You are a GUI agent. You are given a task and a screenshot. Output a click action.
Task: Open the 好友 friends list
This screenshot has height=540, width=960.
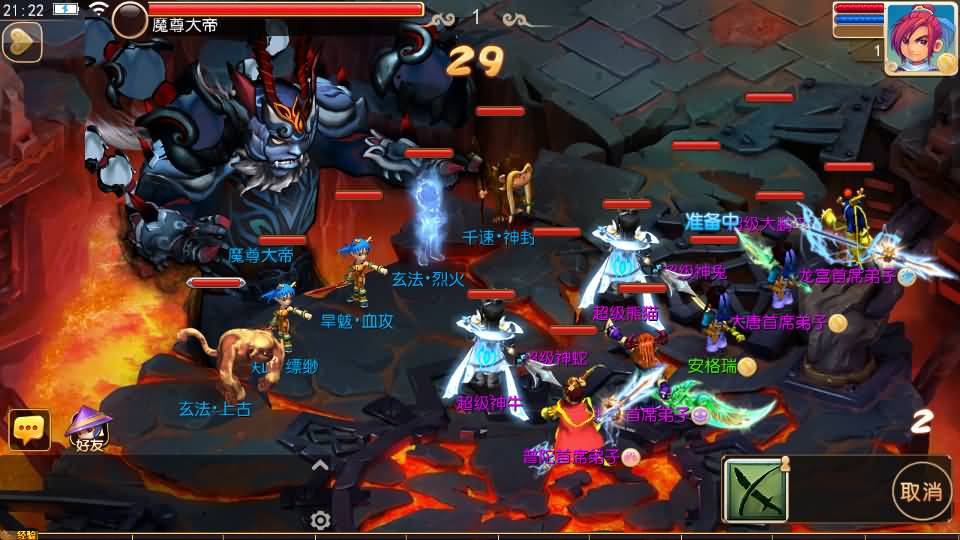point(88,432)
